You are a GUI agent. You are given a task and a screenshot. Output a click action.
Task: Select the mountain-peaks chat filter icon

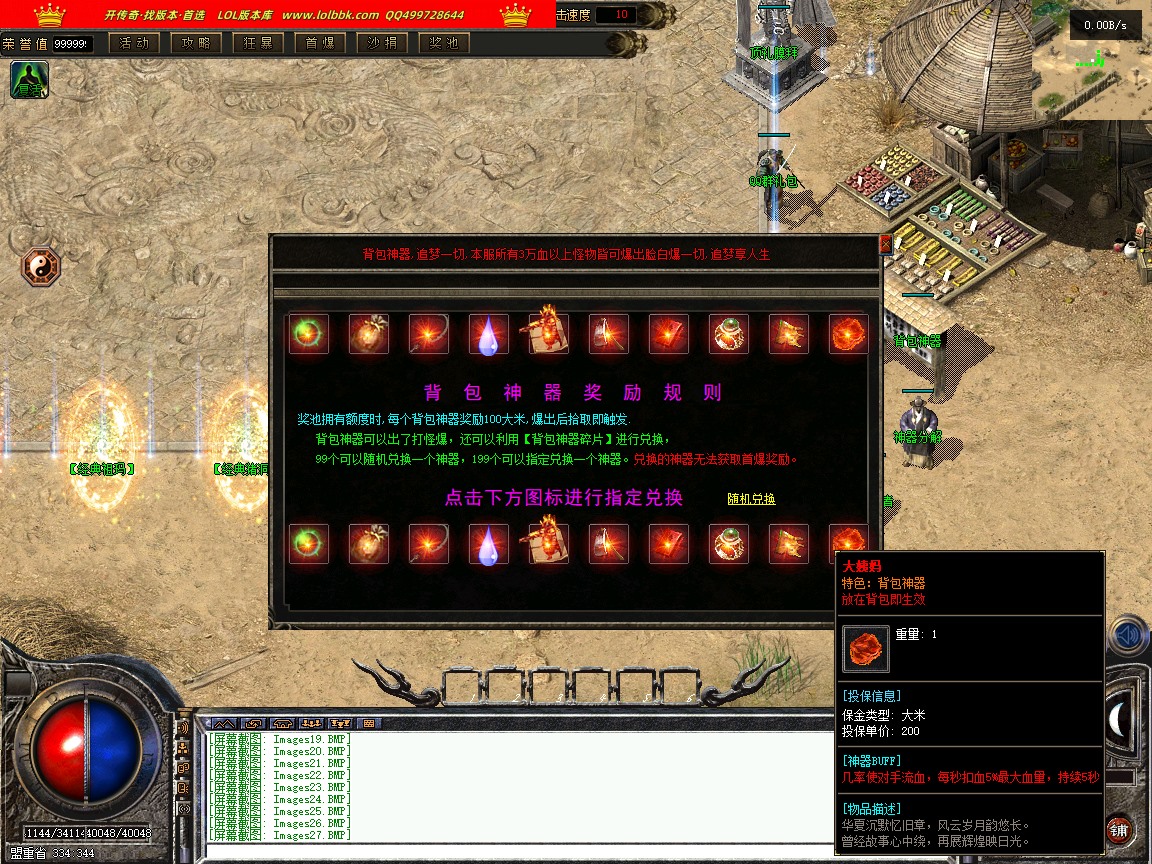224,723
